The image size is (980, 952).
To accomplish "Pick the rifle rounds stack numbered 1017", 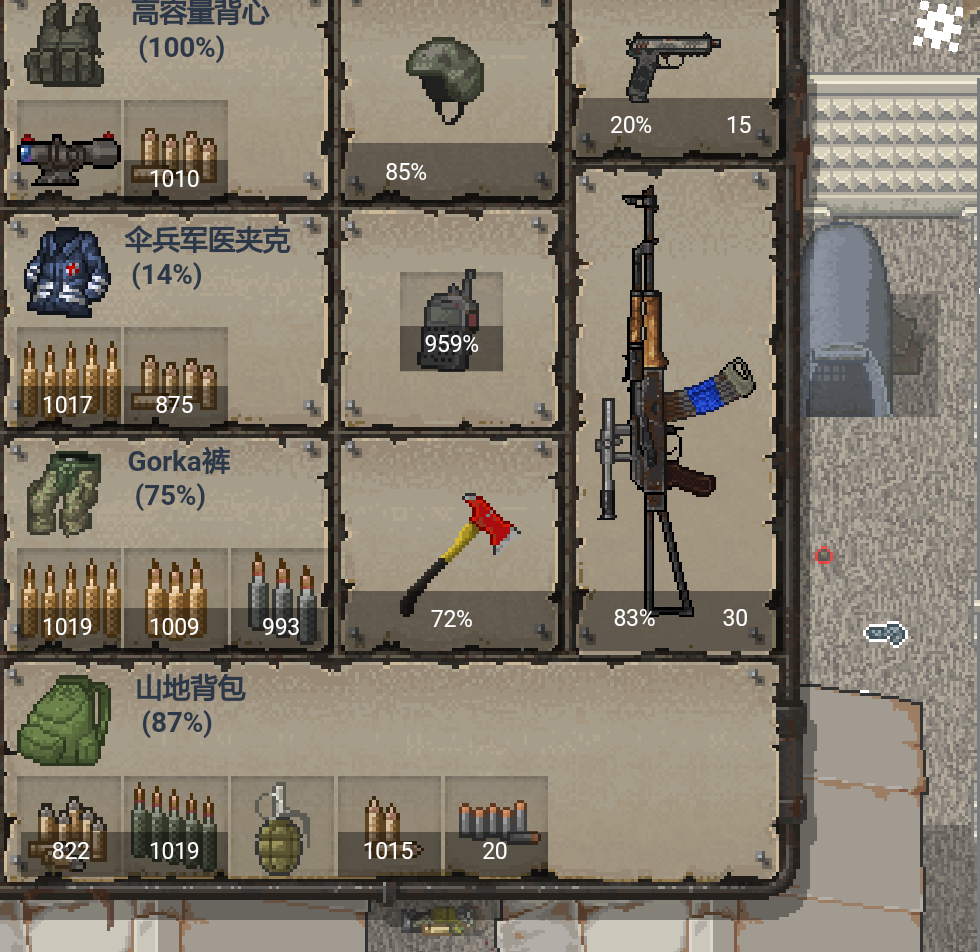I will (69, 376).
